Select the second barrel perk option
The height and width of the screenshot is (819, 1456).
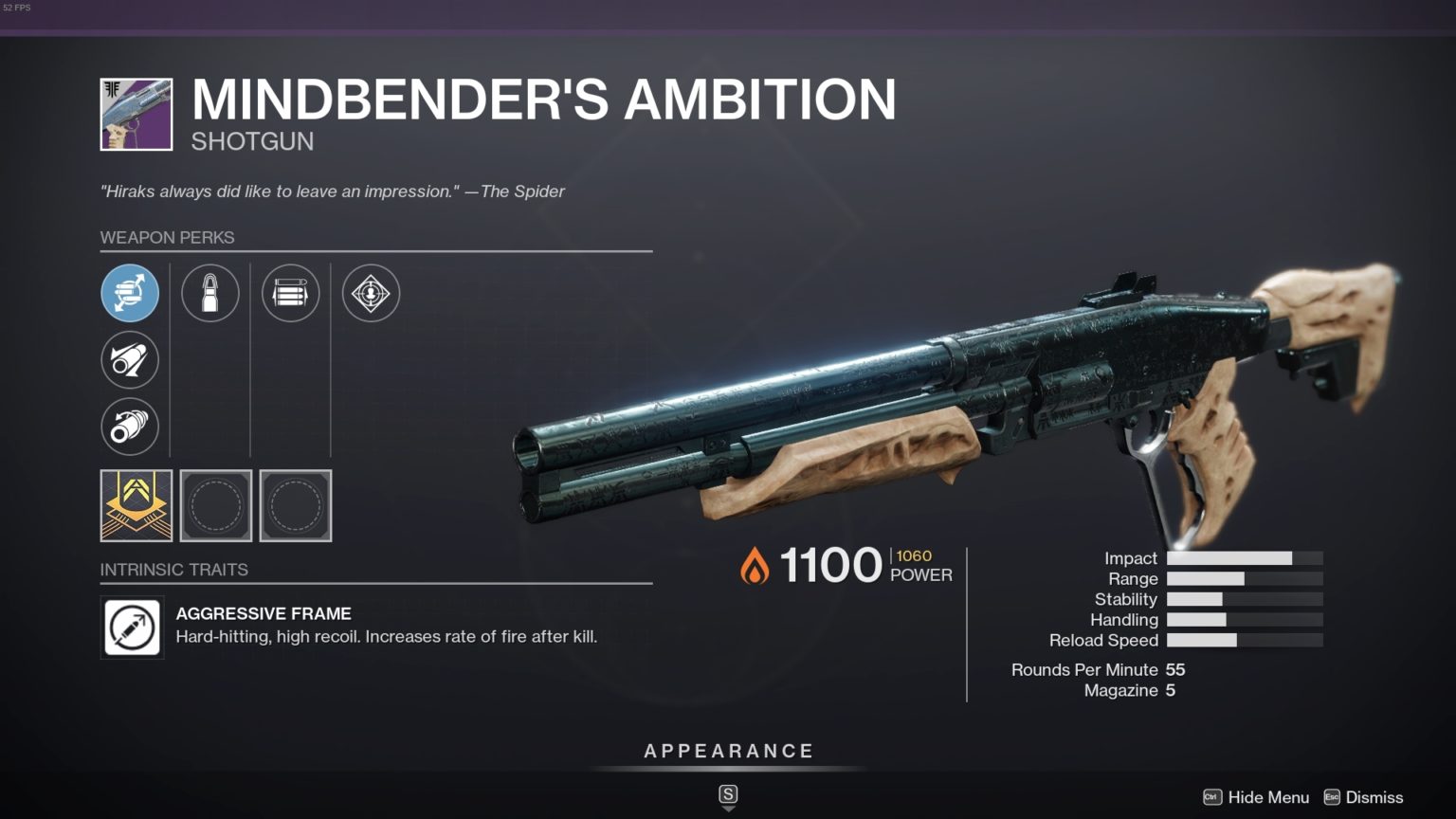[130, 360]
